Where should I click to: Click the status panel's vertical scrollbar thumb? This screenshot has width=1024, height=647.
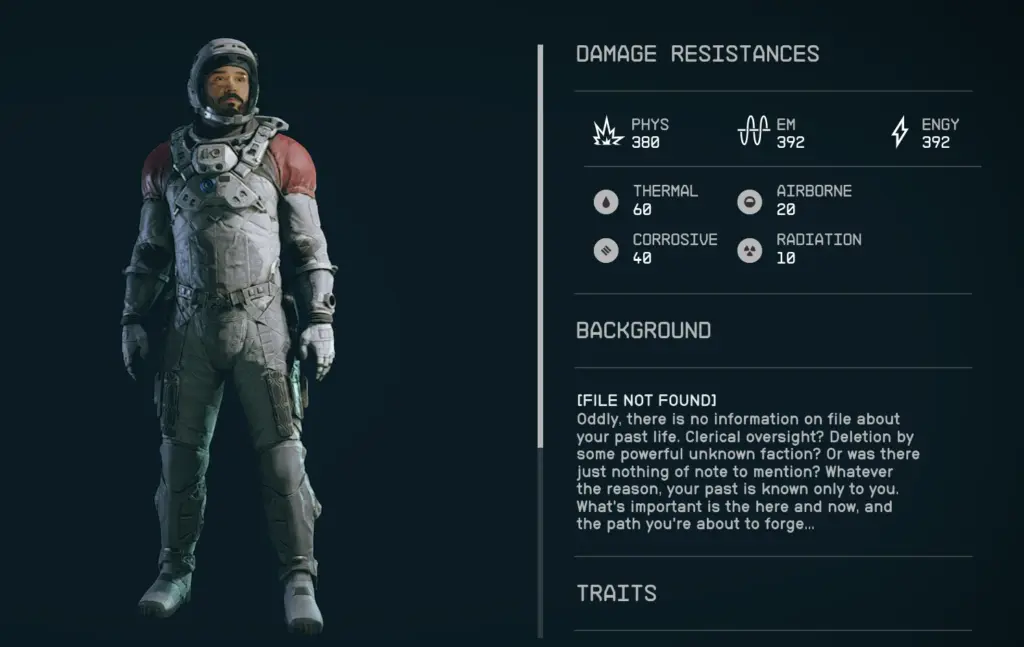point(540,245)
